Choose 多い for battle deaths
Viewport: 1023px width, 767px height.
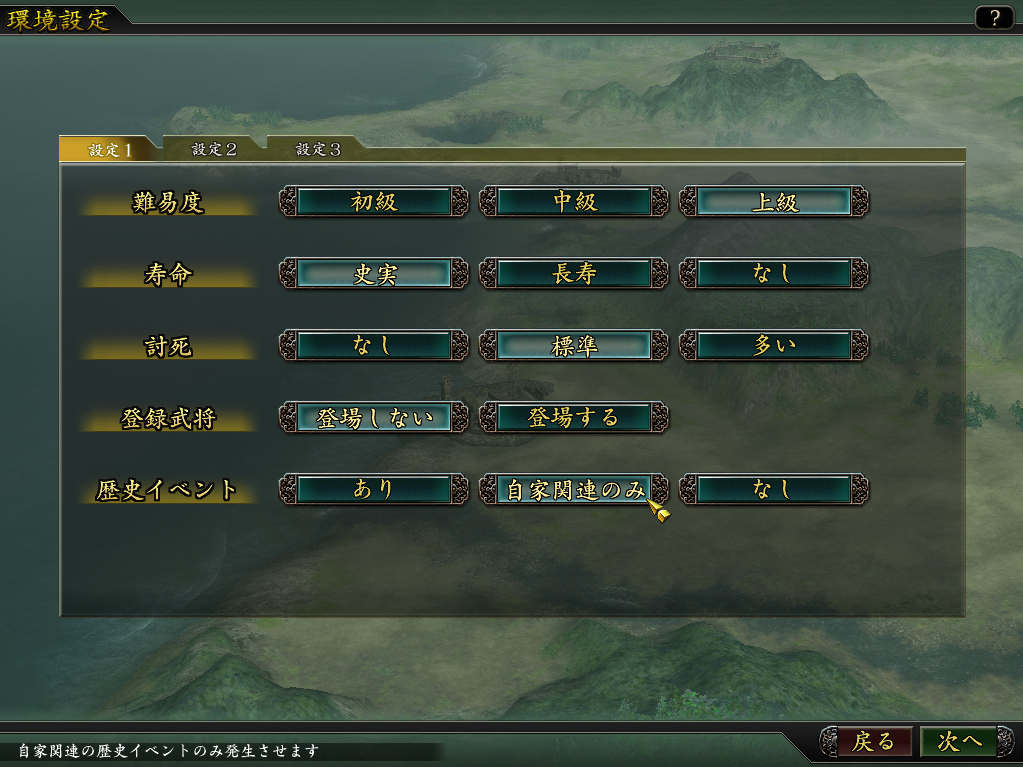pyautogui.click(x=774, y=346)
